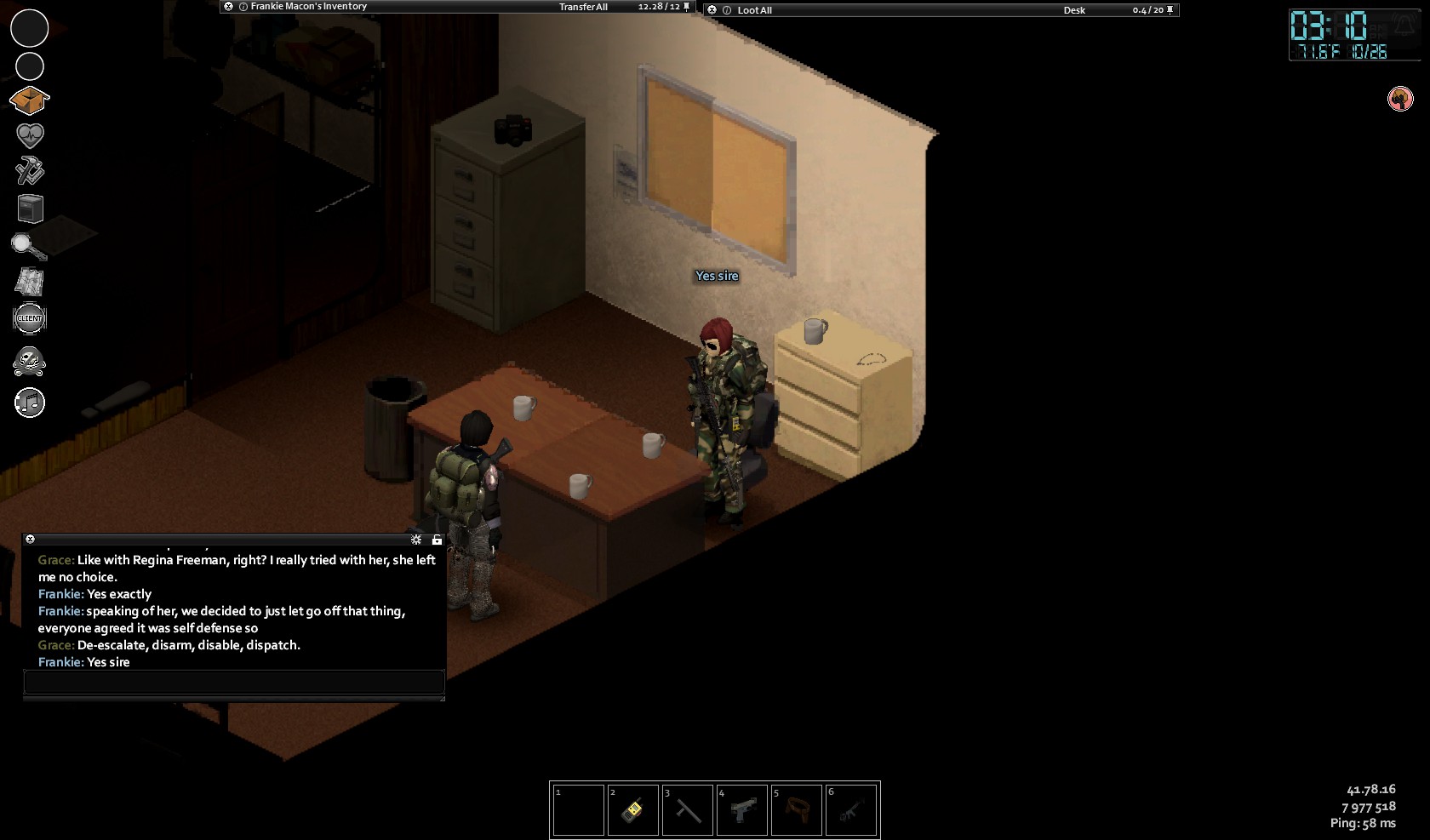Select the nightstick hotbar slot
Viewport: 1430px width, 840px height.
687,809
